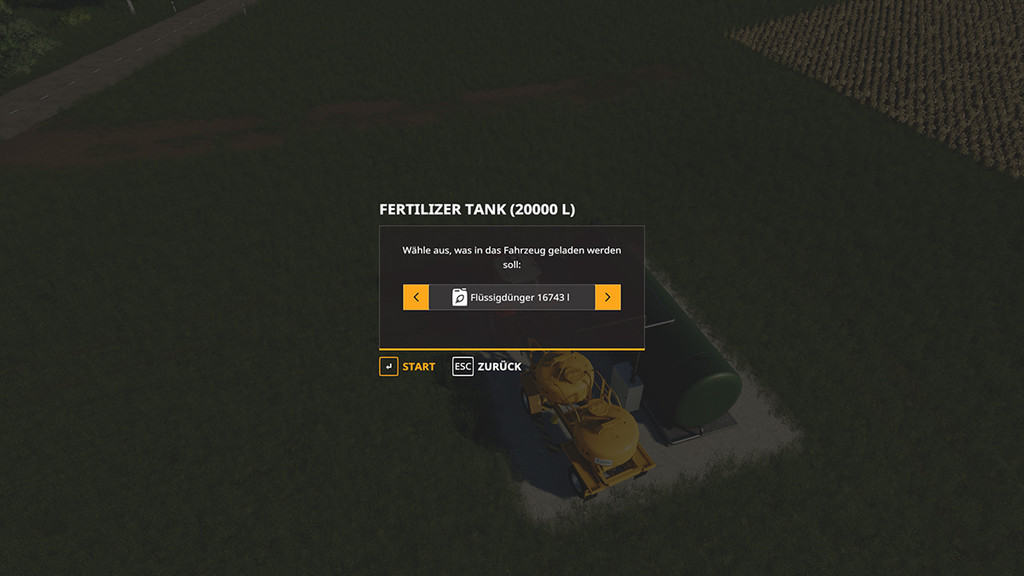Select previous fill type with left arrow

click(416, 297)
